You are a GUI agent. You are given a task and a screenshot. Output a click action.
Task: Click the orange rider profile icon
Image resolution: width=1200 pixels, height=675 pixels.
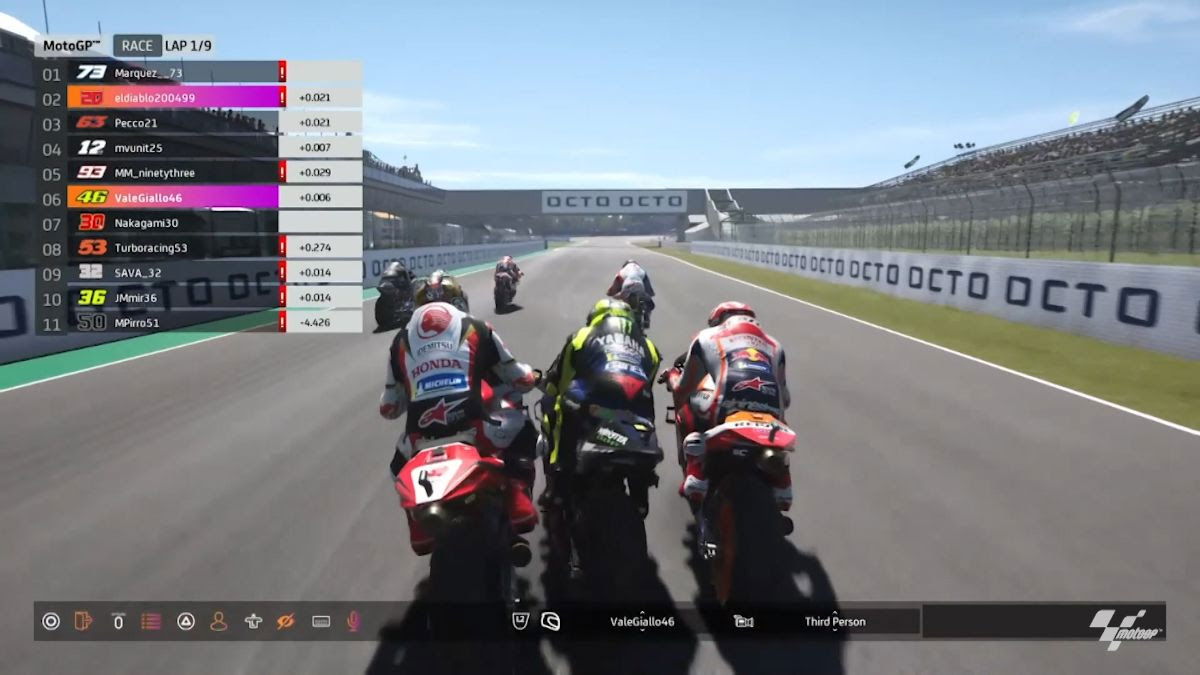click(218, 621)
